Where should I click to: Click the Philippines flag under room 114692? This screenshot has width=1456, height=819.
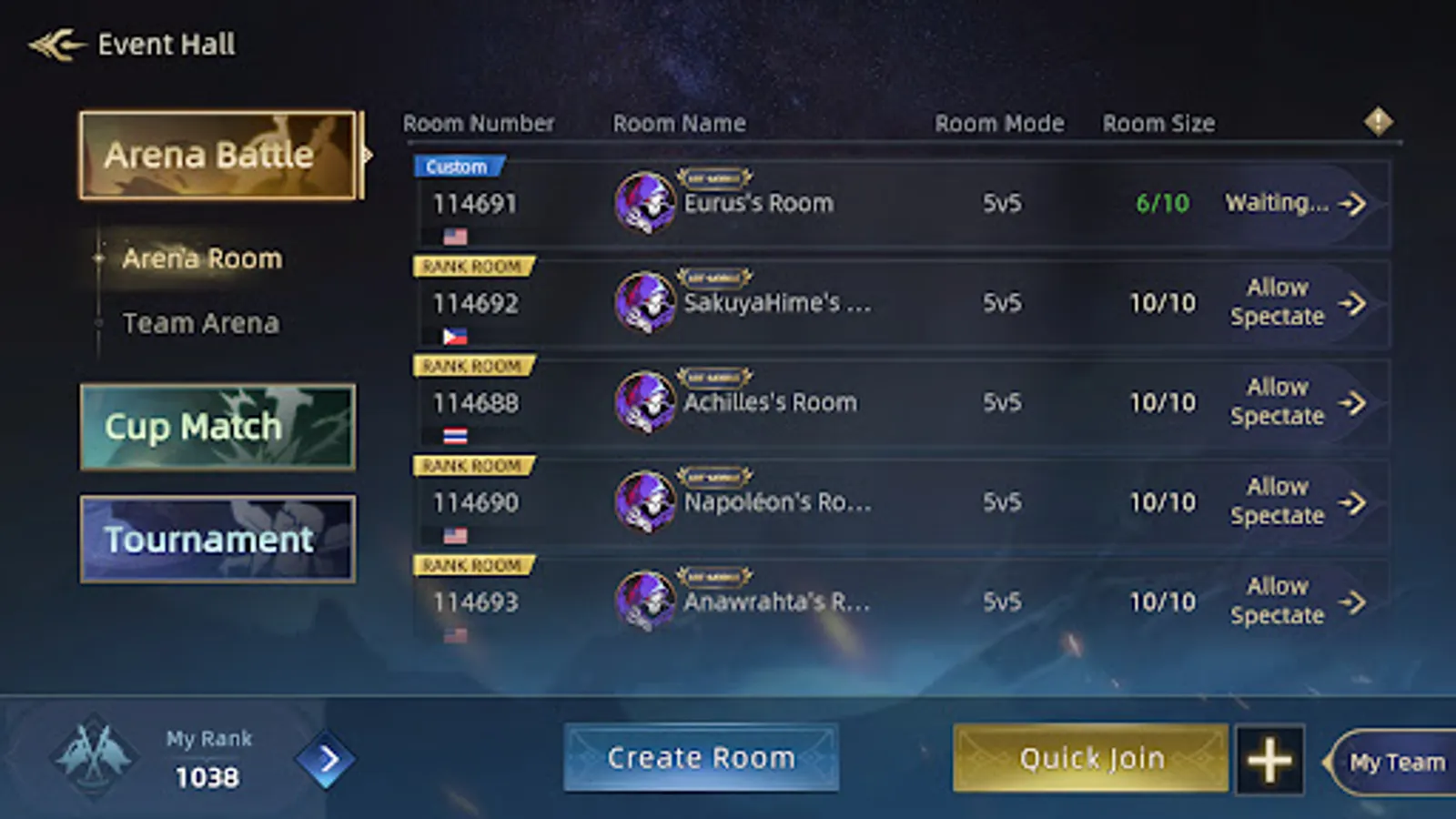click(456, 337)
